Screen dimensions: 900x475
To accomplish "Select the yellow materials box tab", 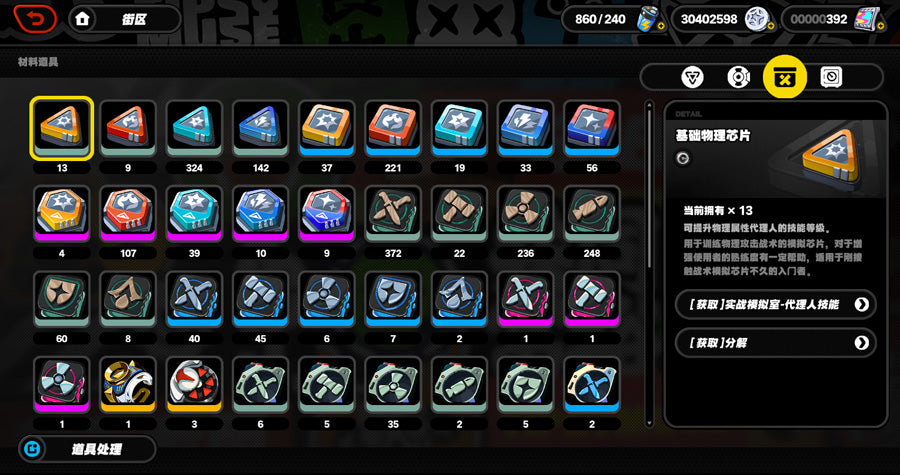I will pos(785,77).
